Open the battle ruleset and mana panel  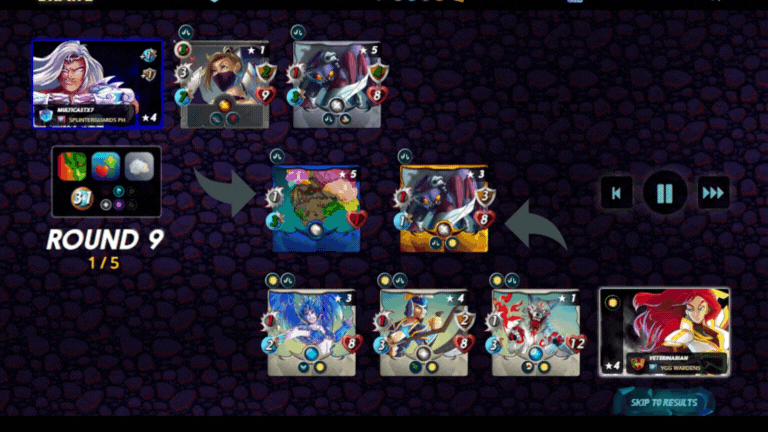pos(107,181)
